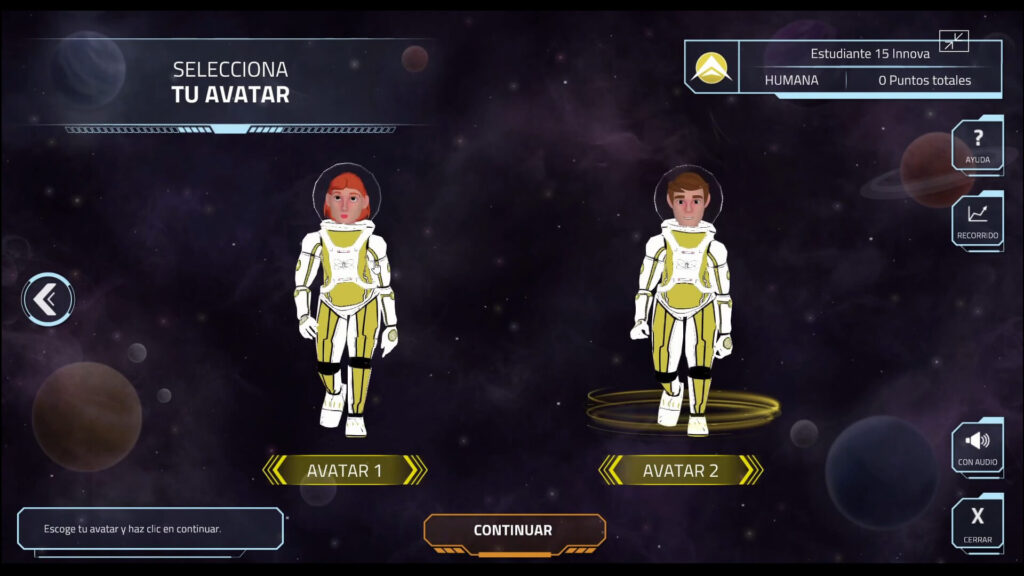
Task: Pick the red-haired female astronaut avatar
Action: [x=345, y=300]
